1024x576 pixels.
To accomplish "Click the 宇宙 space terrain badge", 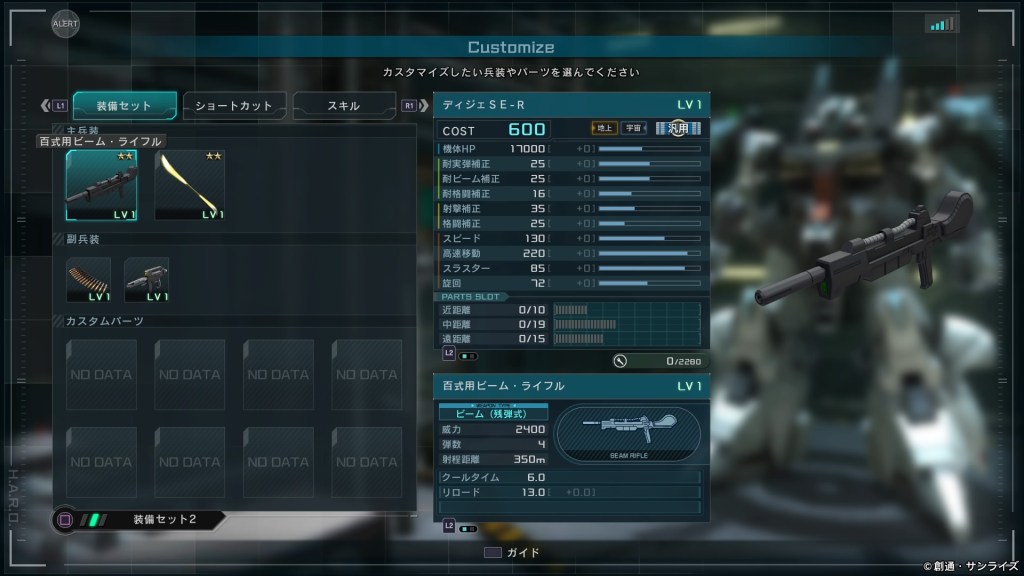I will 633,128.
